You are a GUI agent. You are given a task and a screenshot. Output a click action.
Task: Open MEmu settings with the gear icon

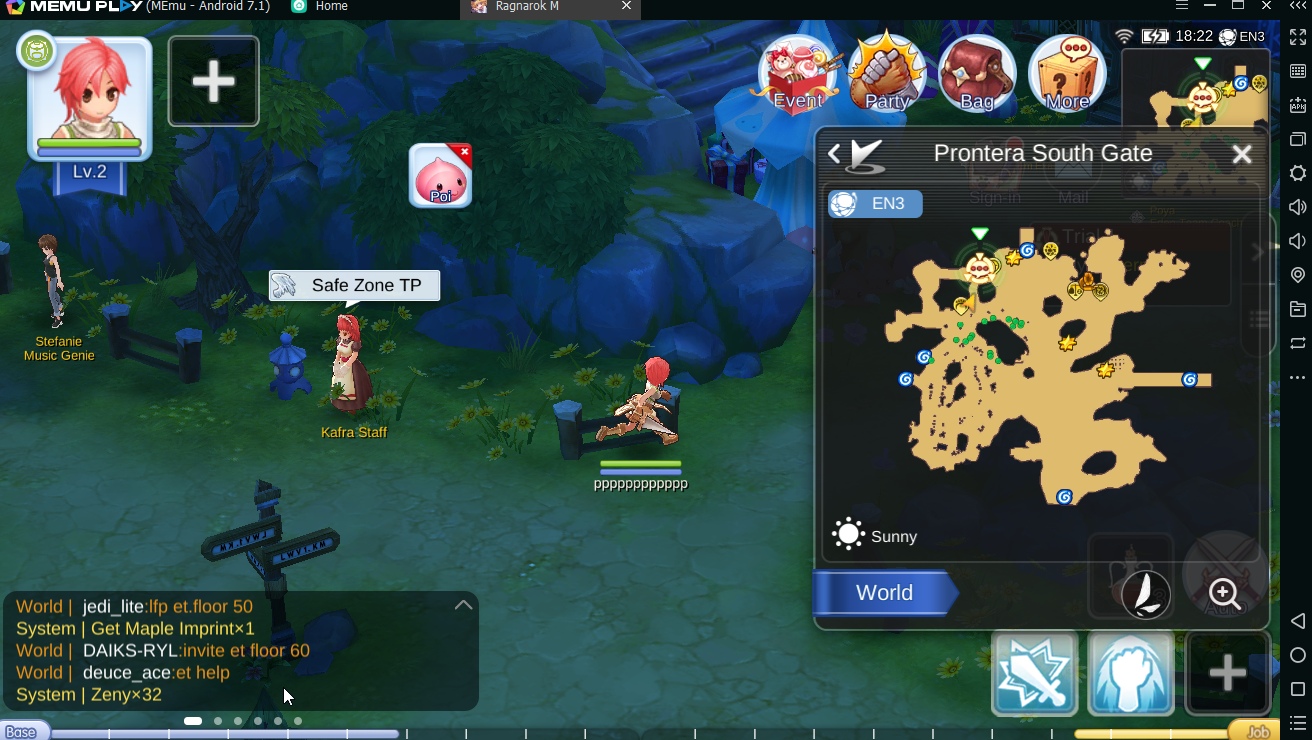point(1297,173)
